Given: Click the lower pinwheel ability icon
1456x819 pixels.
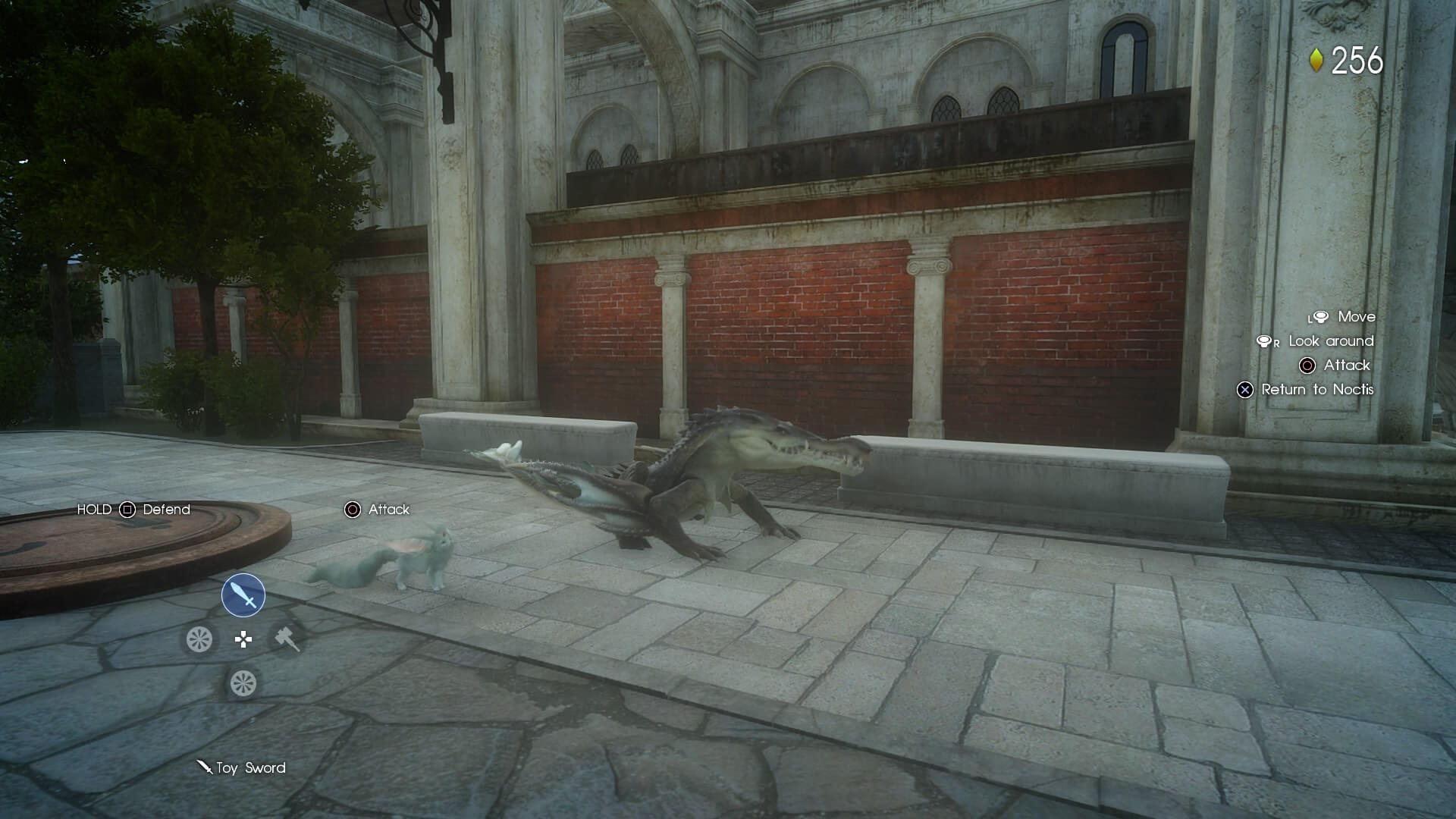Looking at the screenshot, I should 243,682.
